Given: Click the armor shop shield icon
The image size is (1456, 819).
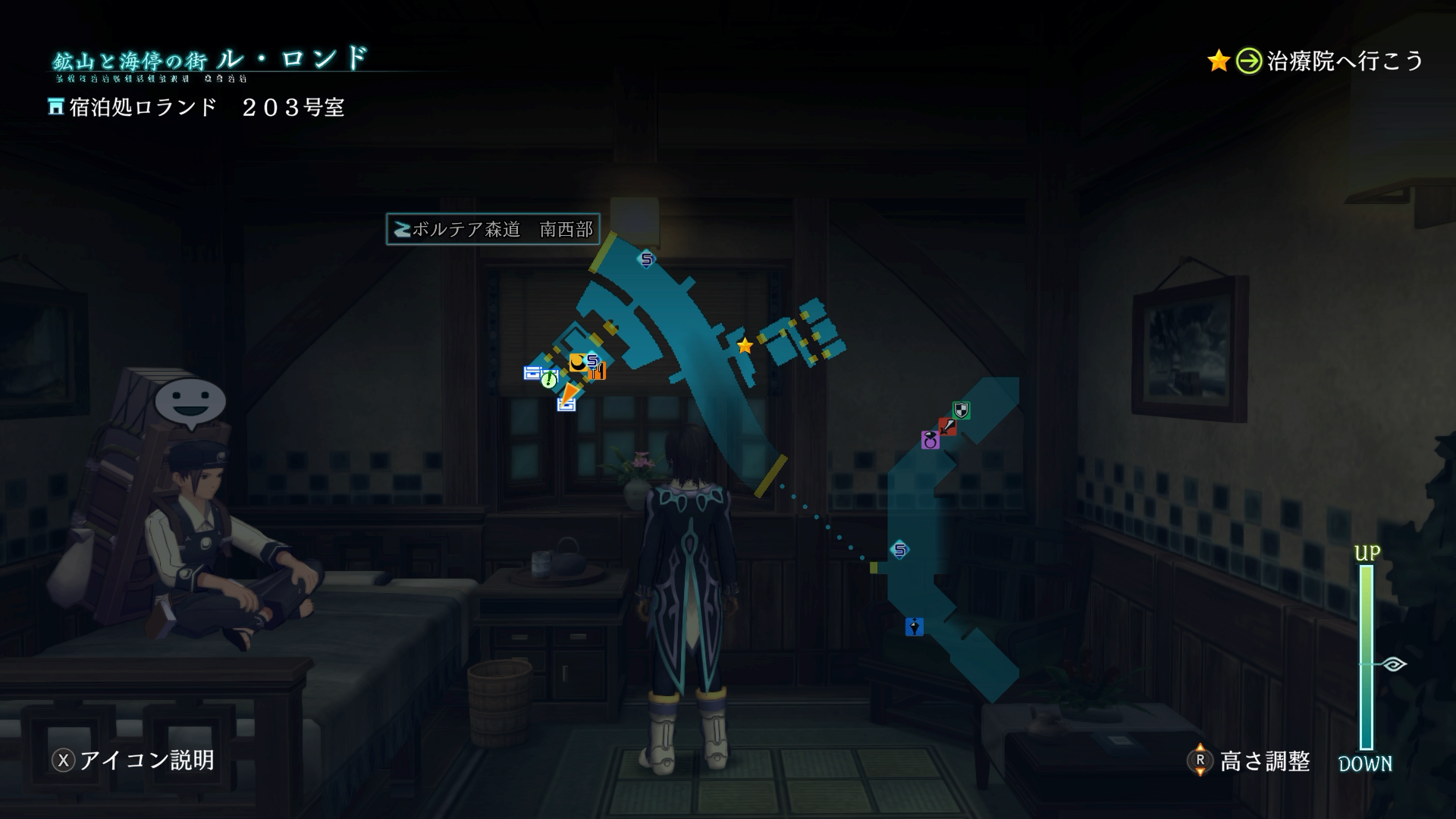Looking at the screenshot, I should tap(961, 410).
